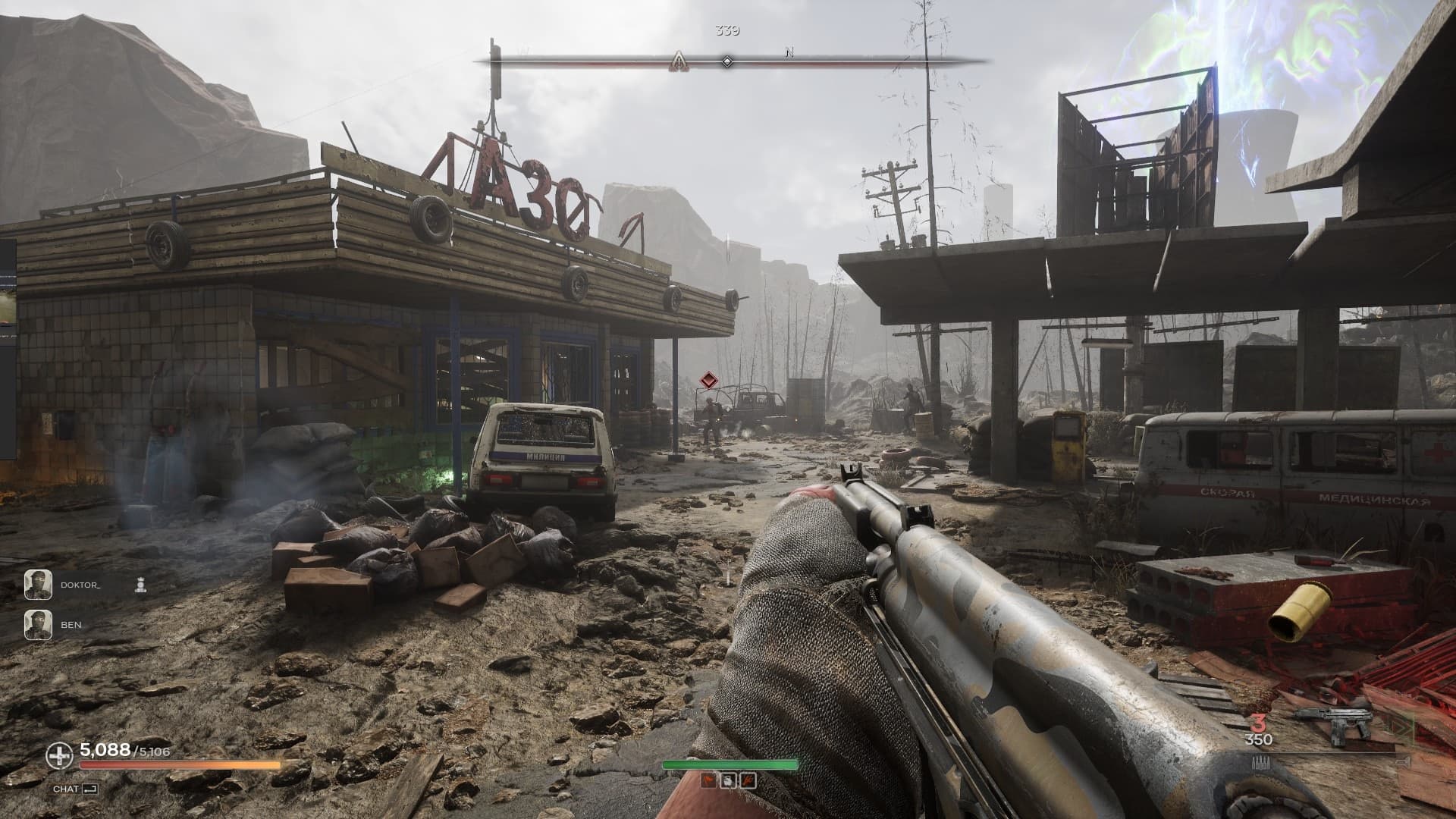Click the red diamond enemy marker

coord(709,381)
